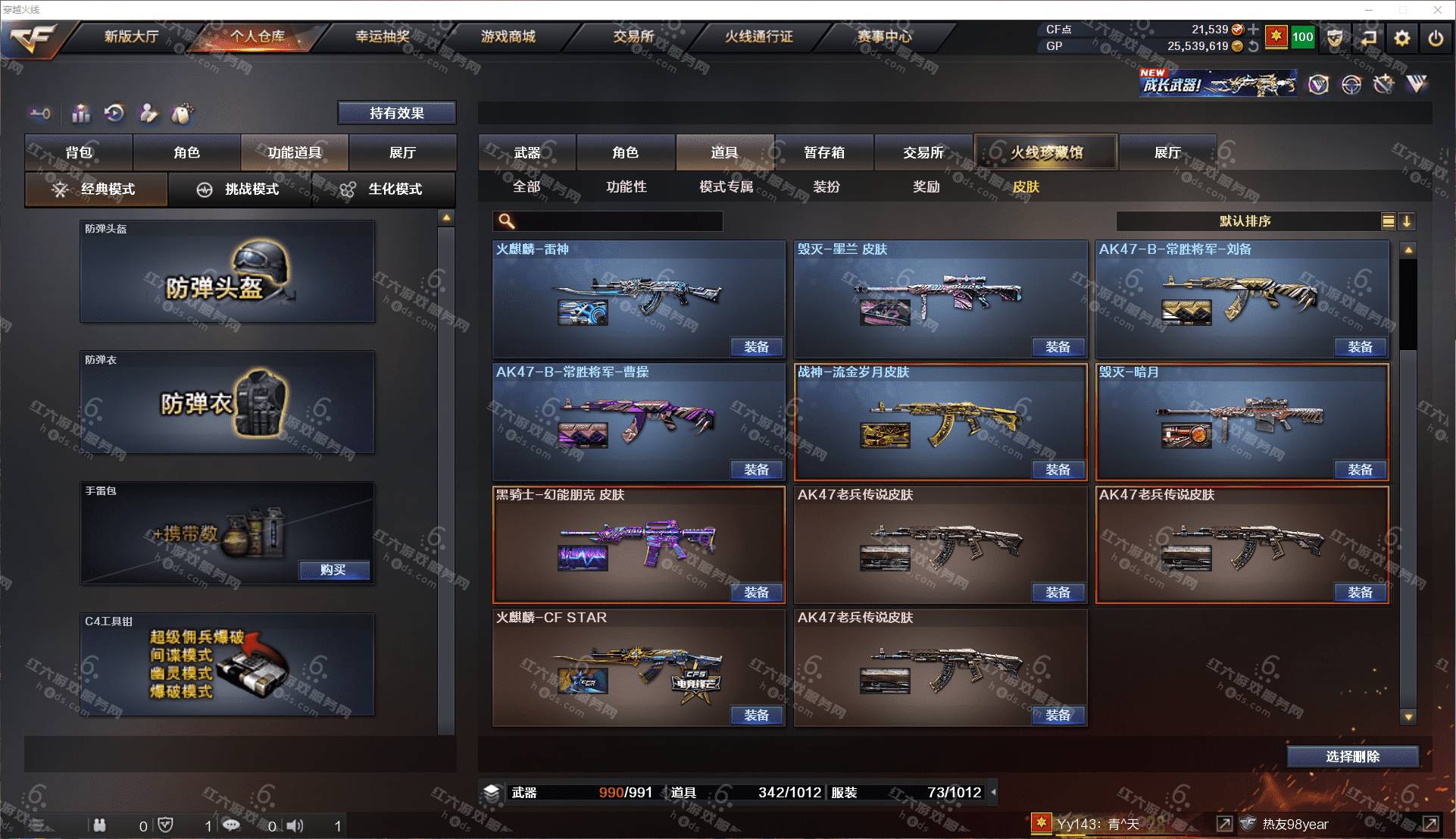Image resolution: width=1456 pixels, height=839 pixels.
Task: Click the item search field
Action: [x=617, y=221]
